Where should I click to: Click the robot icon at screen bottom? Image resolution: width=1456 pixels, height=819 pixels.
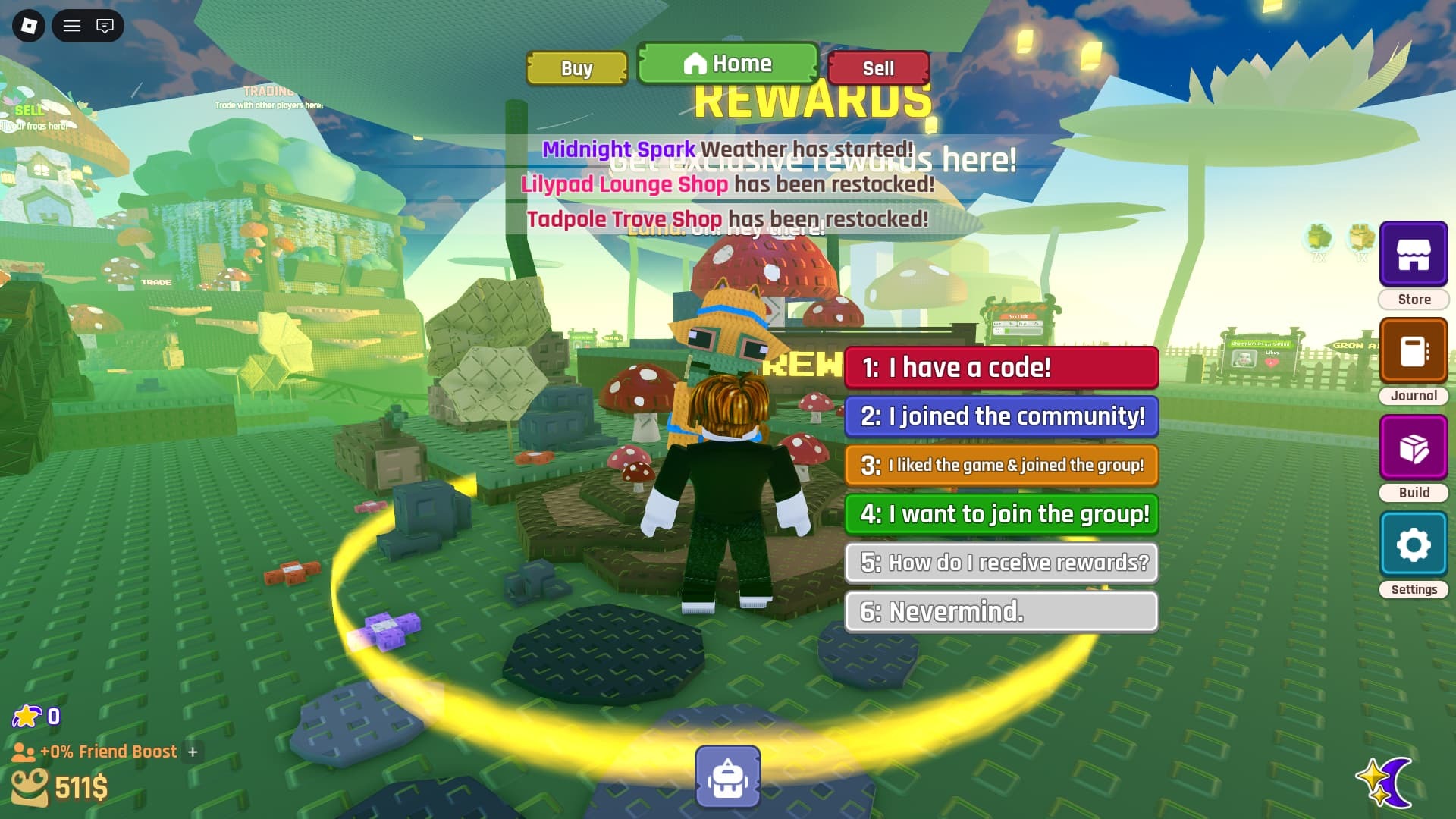(x=727, y=775)
